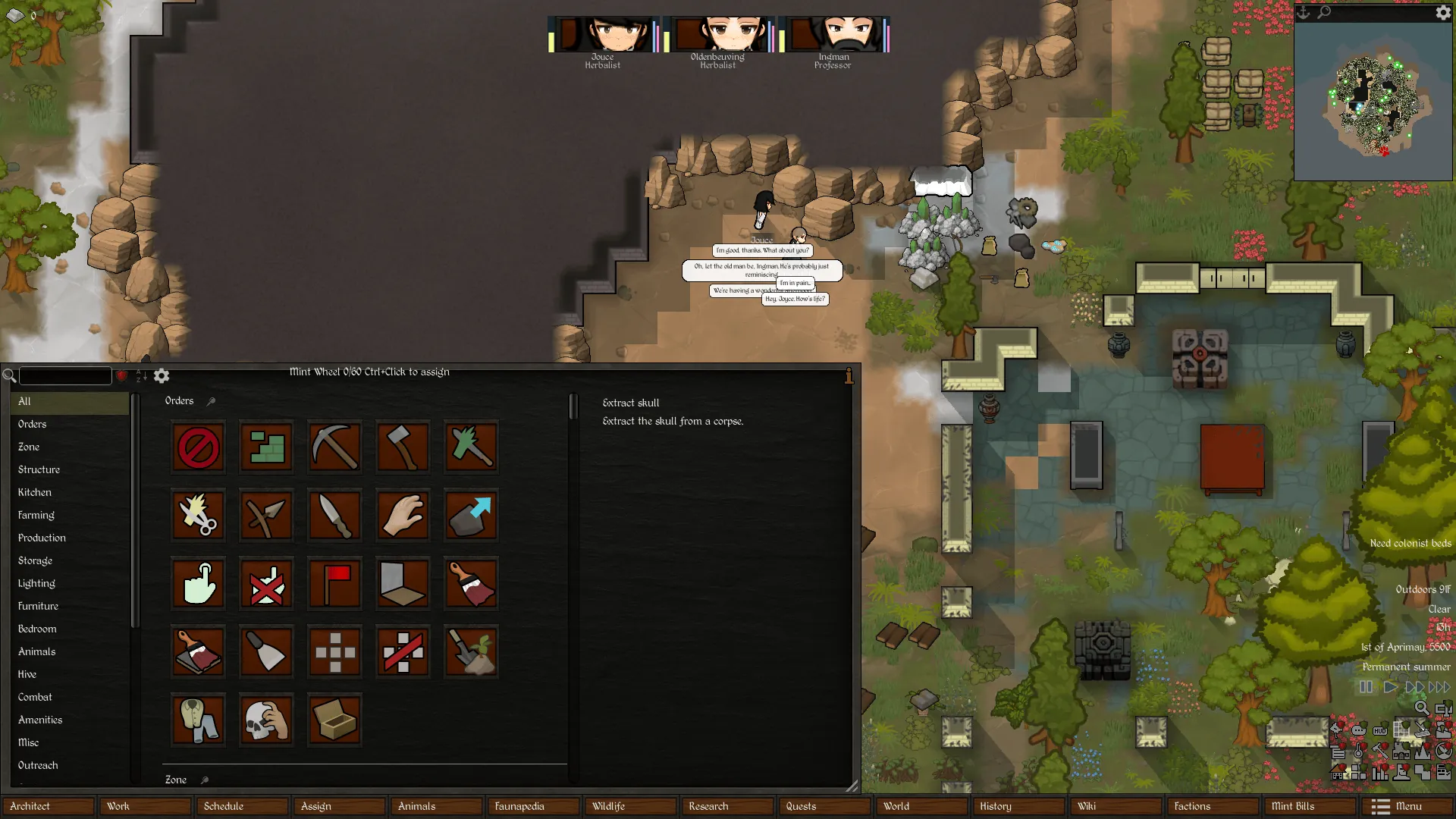
Task: Open the Work tab
Action: (145, 806)
